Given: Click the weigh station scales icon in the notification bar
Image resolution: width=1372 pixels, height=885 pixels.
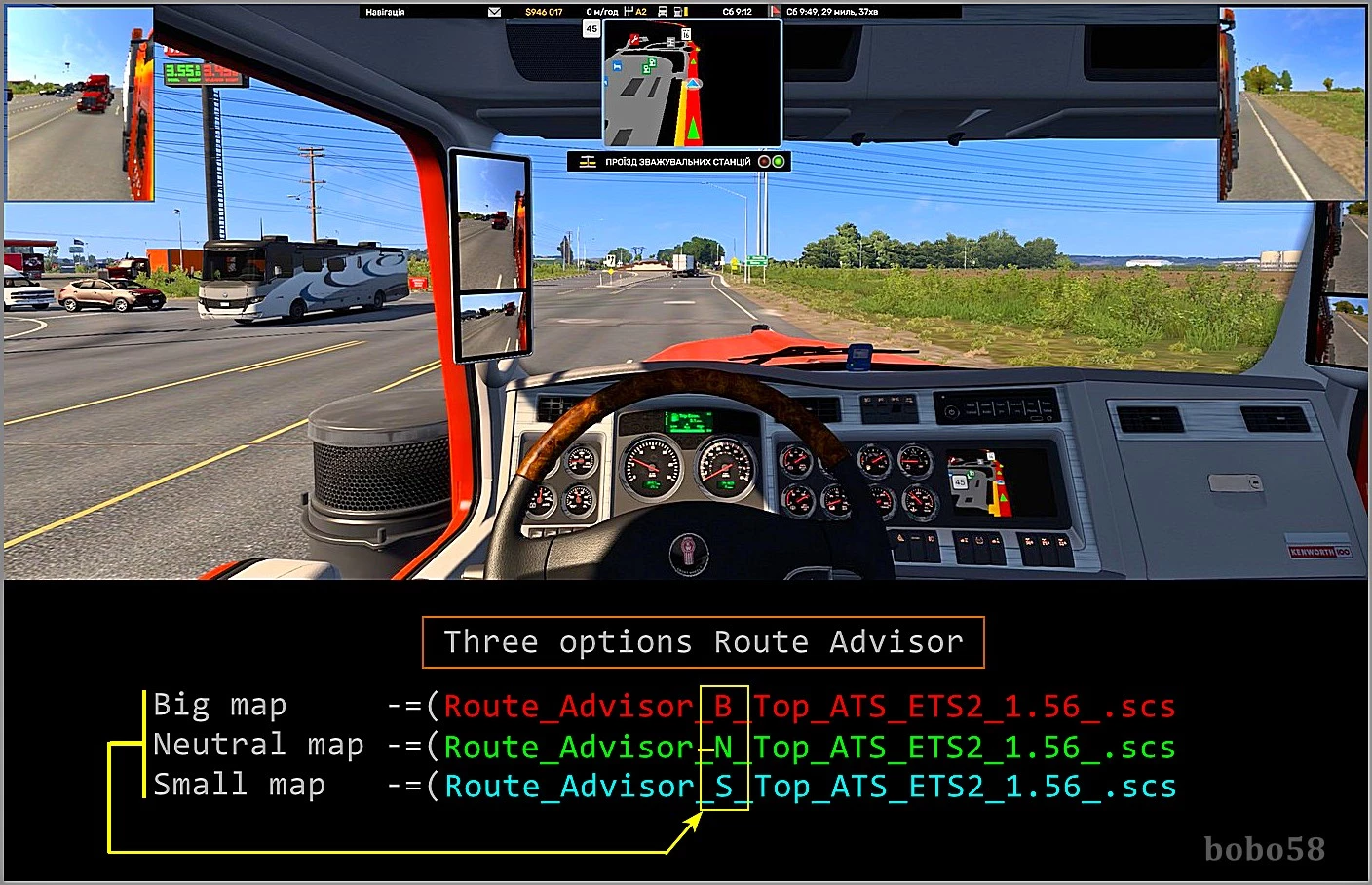Looking at the screenshot, I should [x=590, y=161].
